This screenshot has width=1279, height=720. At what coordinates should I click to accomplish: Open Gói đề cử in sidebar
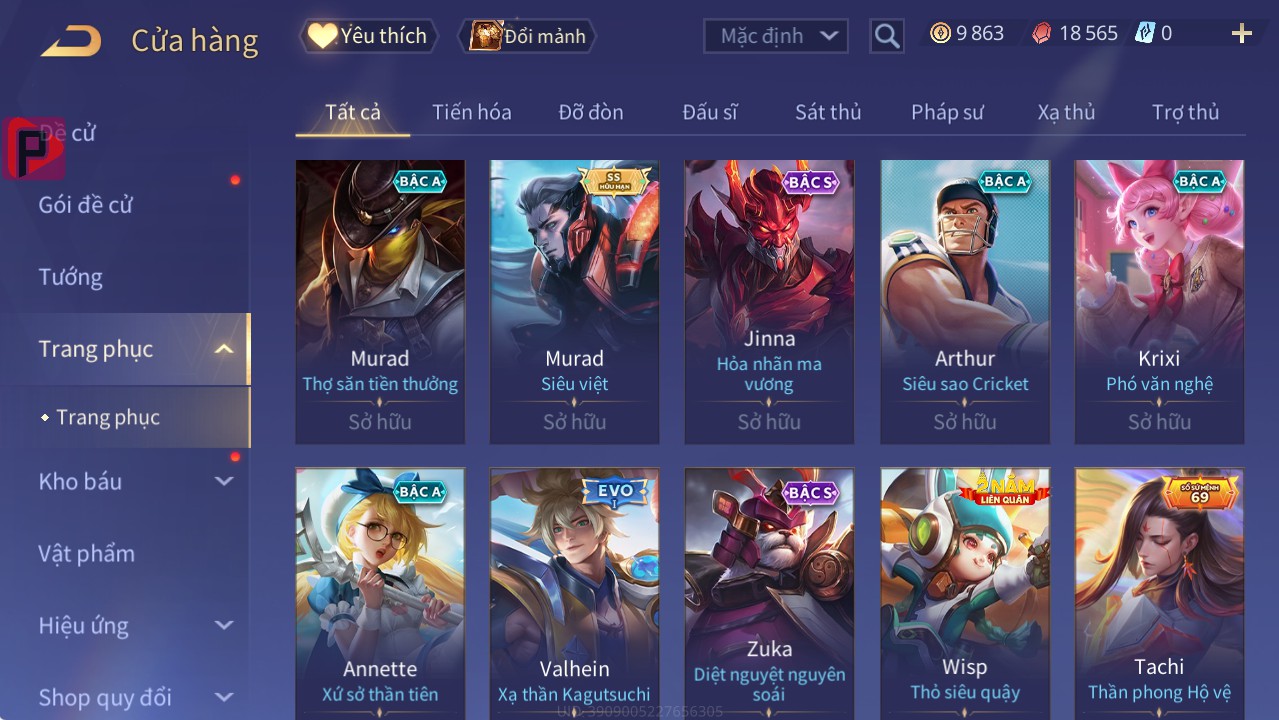(86, 205)
